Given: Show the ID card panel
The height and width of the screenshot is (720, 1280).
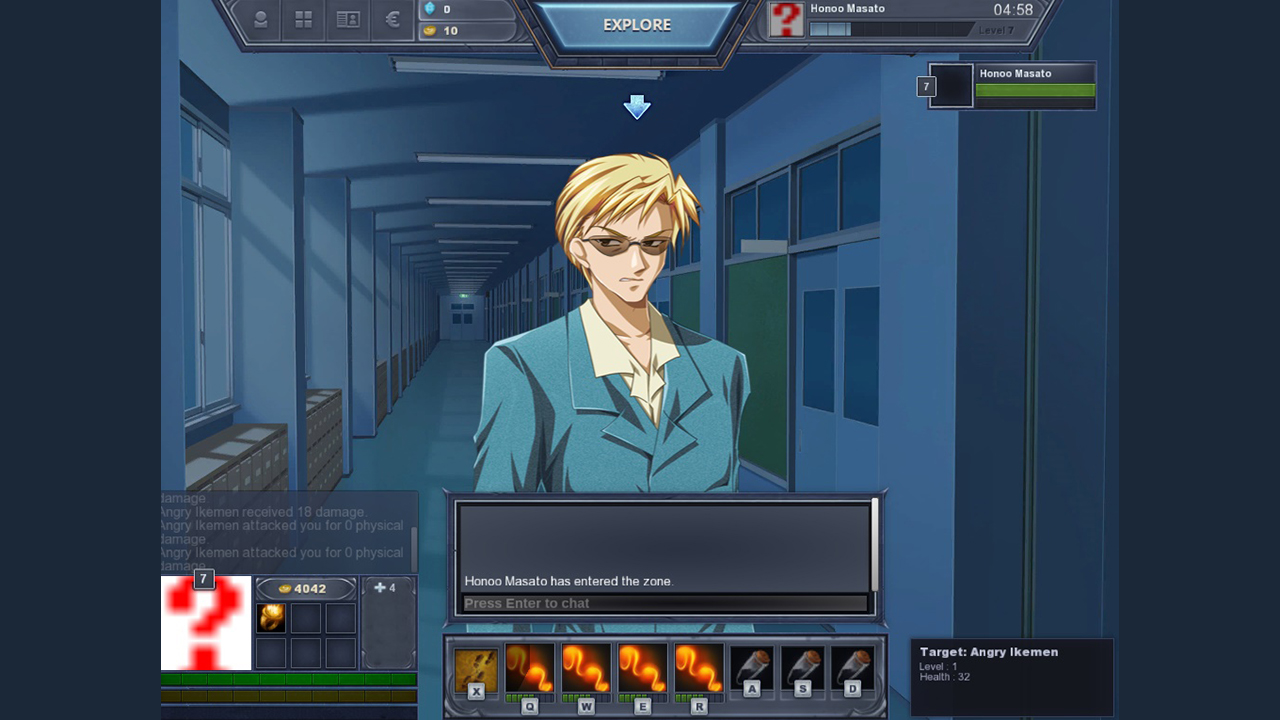Looking at the screenshot, I should 348,20.
